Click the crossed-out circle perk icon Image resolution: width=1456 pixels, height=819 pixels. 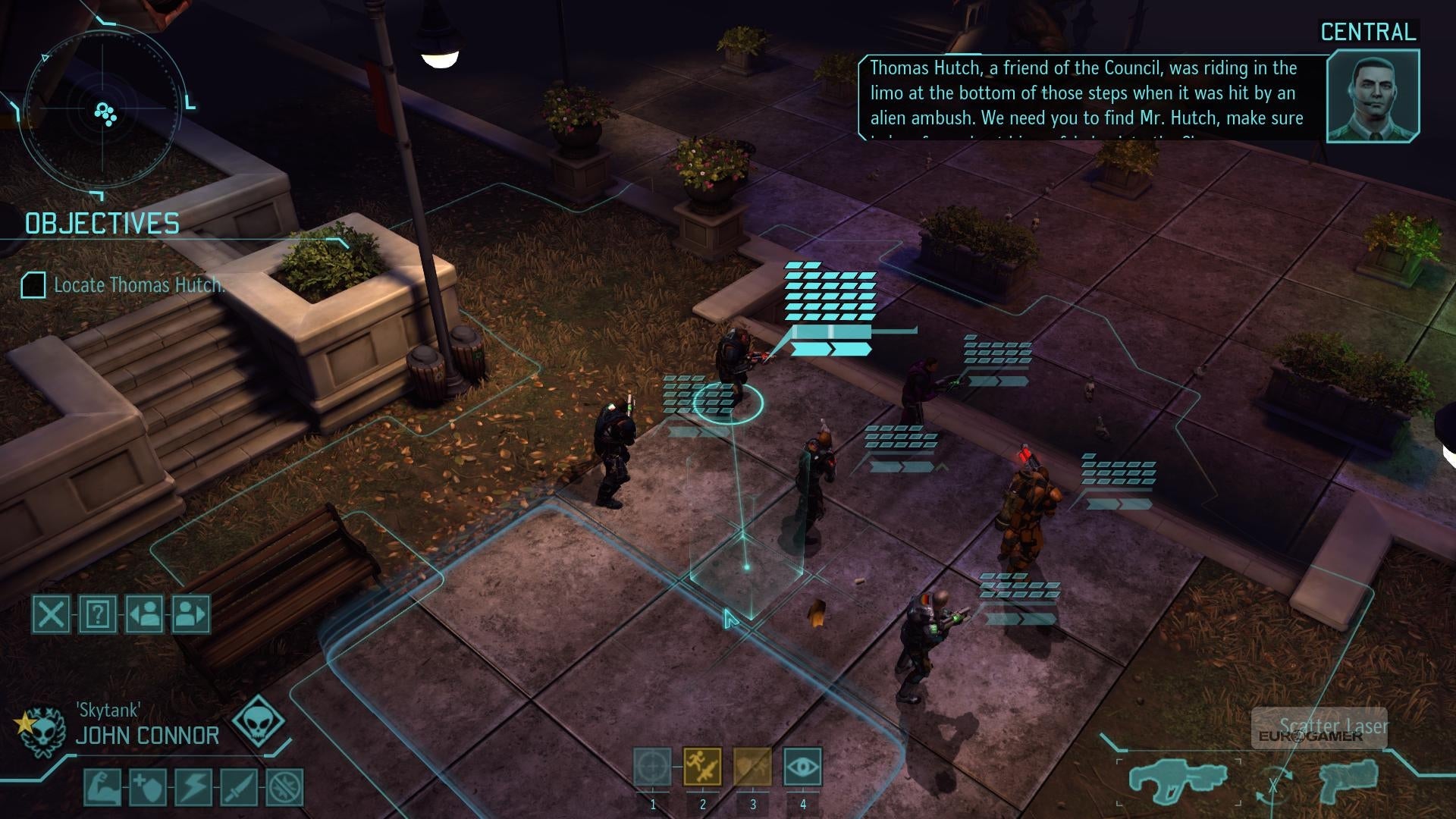point(285,787)
